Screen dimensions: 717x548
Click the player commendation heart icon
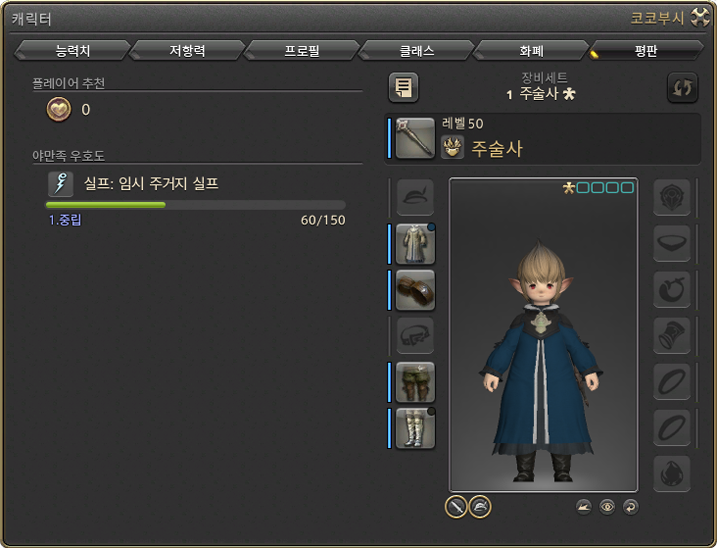pos(58,110)
